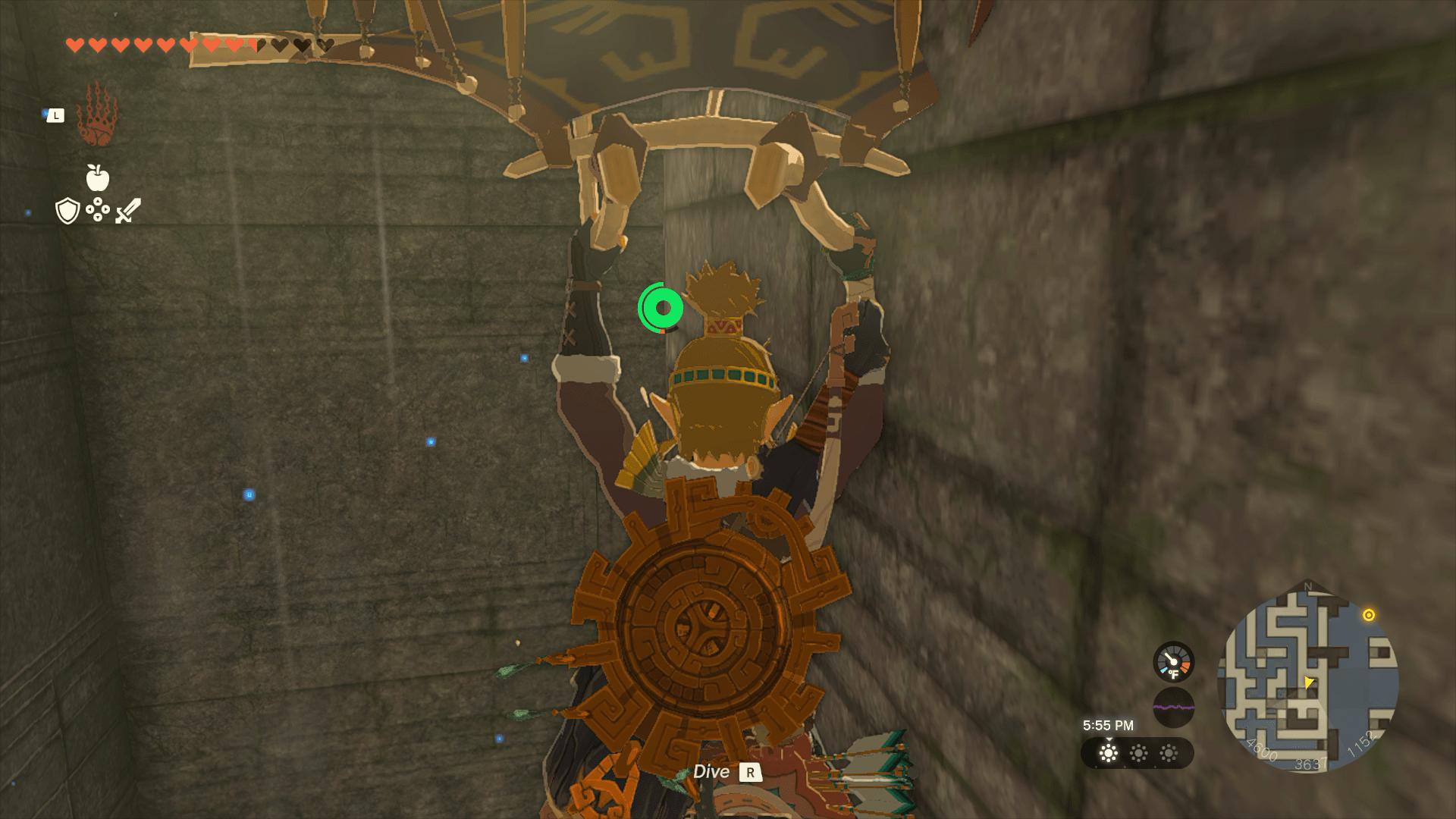Screen dimensions: 1456x819
Task: Select the four-dot ability wheel icon
Action: tap(98, 210)
